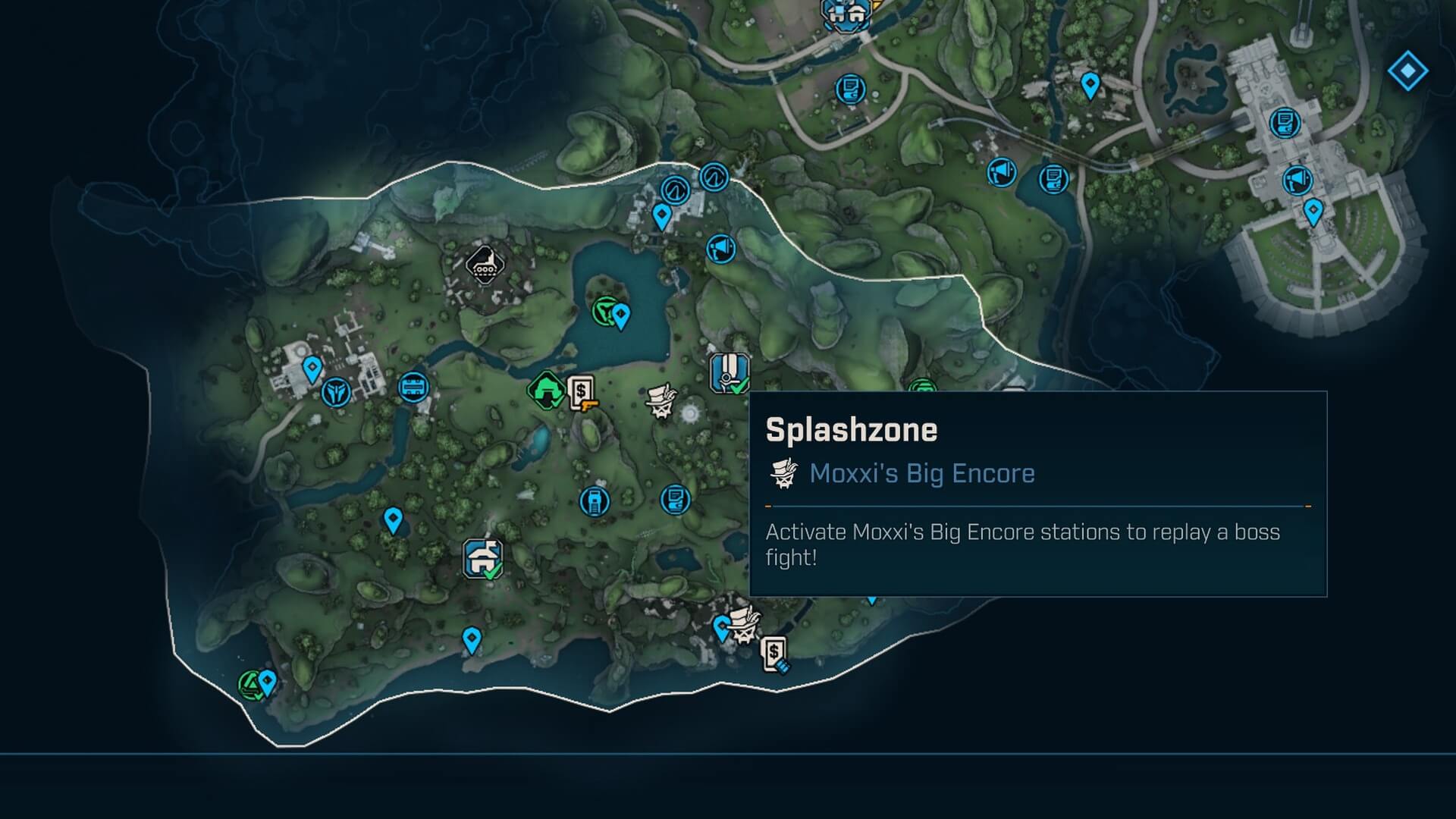Screen dimensions: 1456x819
Task: Click the green safehouse icon near the lake
Action: tap(544, 391)
